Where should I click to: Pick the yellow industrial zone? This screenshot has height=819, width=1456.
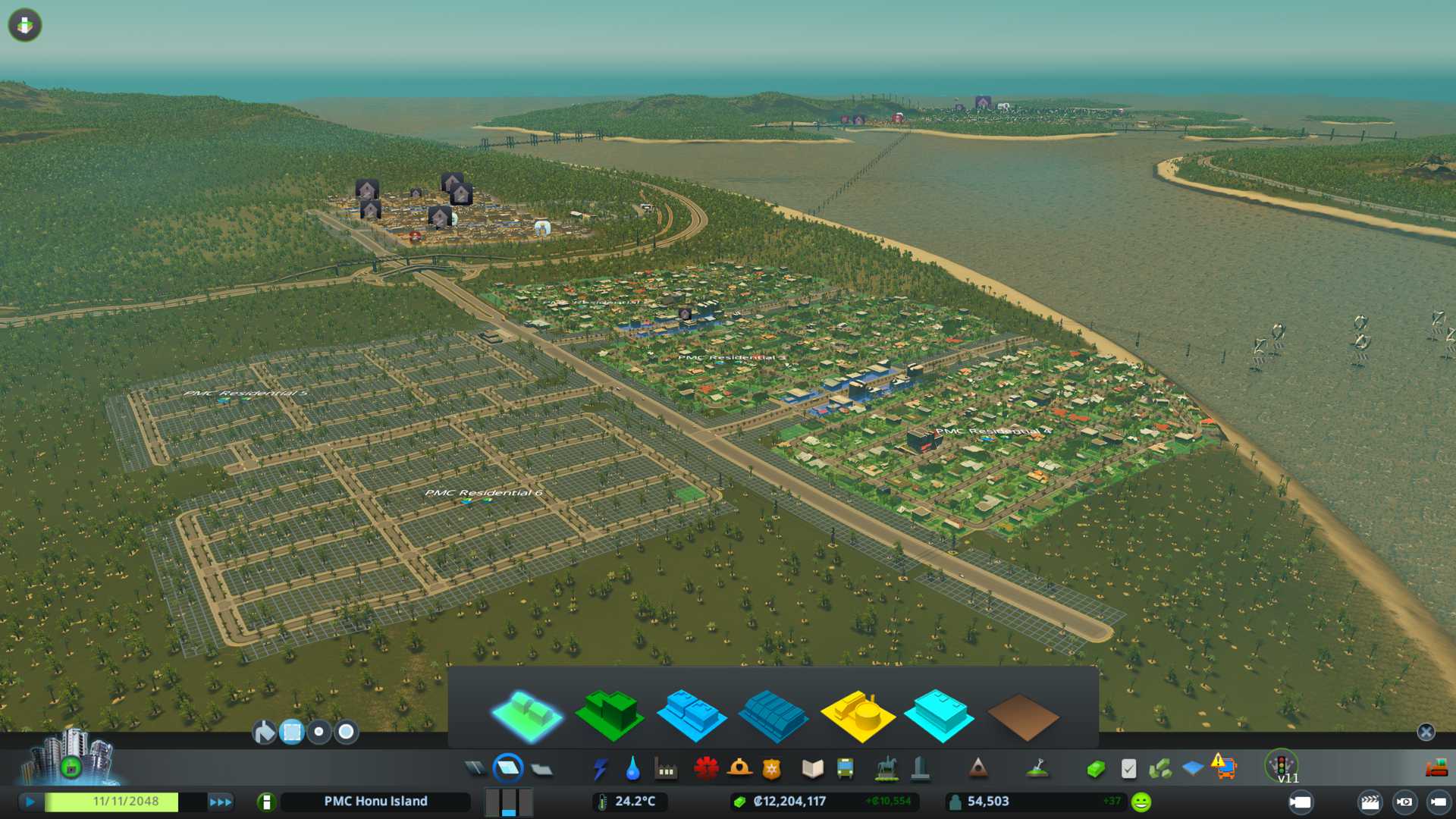[x=857, y=714]
